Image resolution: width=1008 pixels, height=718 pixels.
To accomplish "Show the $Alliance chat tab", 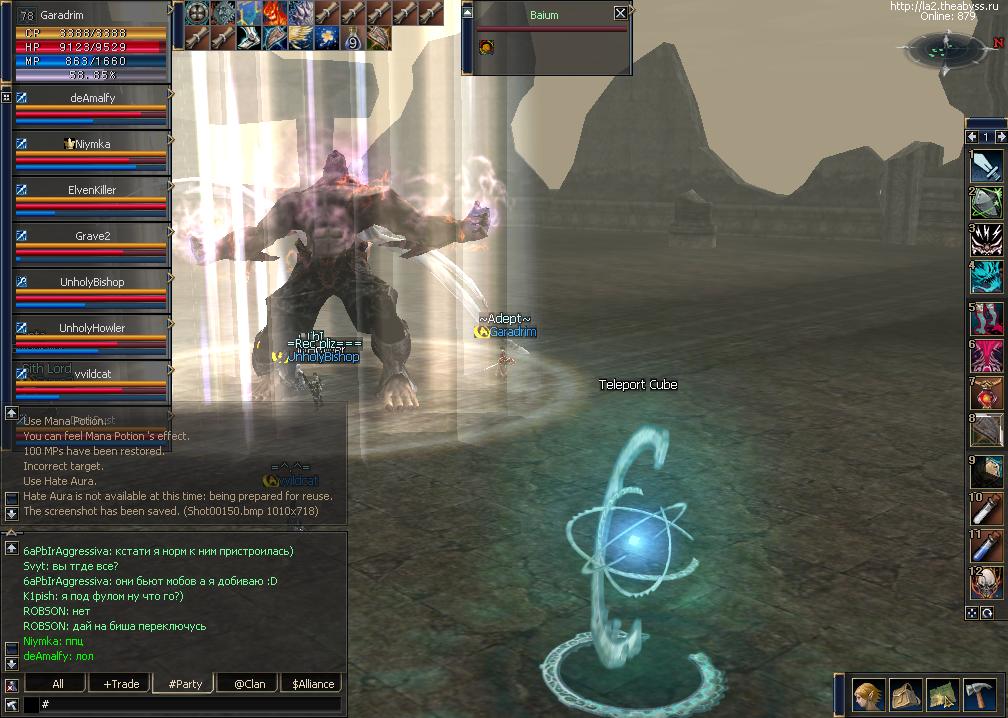I will 313,684.
